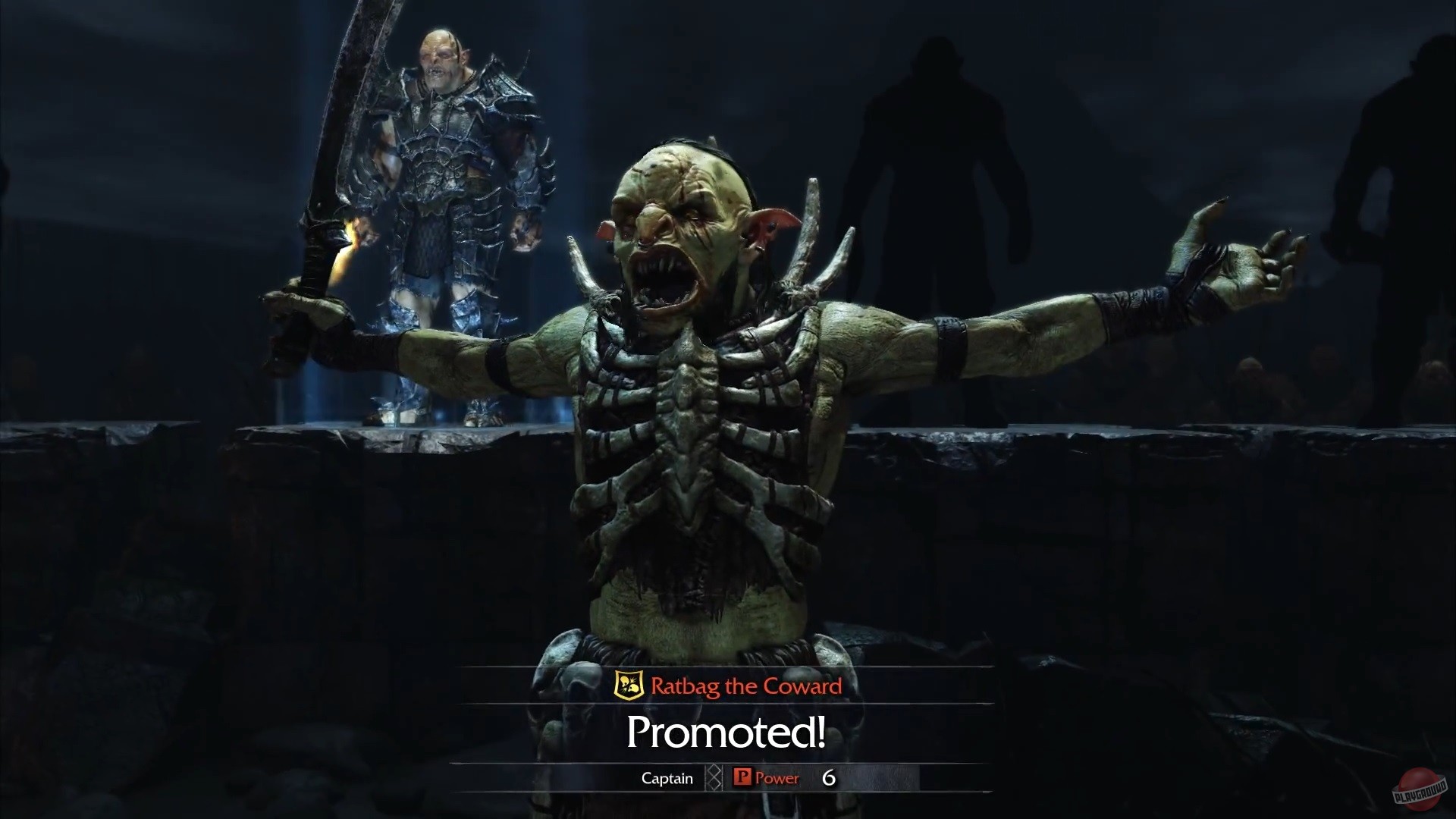Viewport: 1456px width, 819px height.
Task: Click the diamond separator between Captain and Power
Action: pyautogui.click(x=714, y=778)
